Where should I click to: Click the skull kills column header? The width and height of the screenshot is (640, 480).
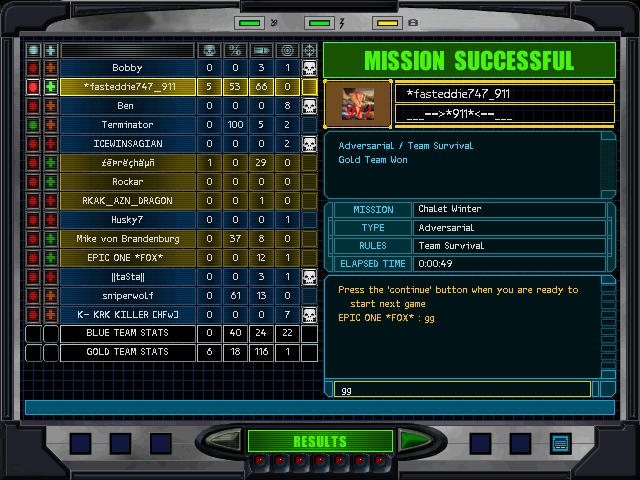[209, 50]
